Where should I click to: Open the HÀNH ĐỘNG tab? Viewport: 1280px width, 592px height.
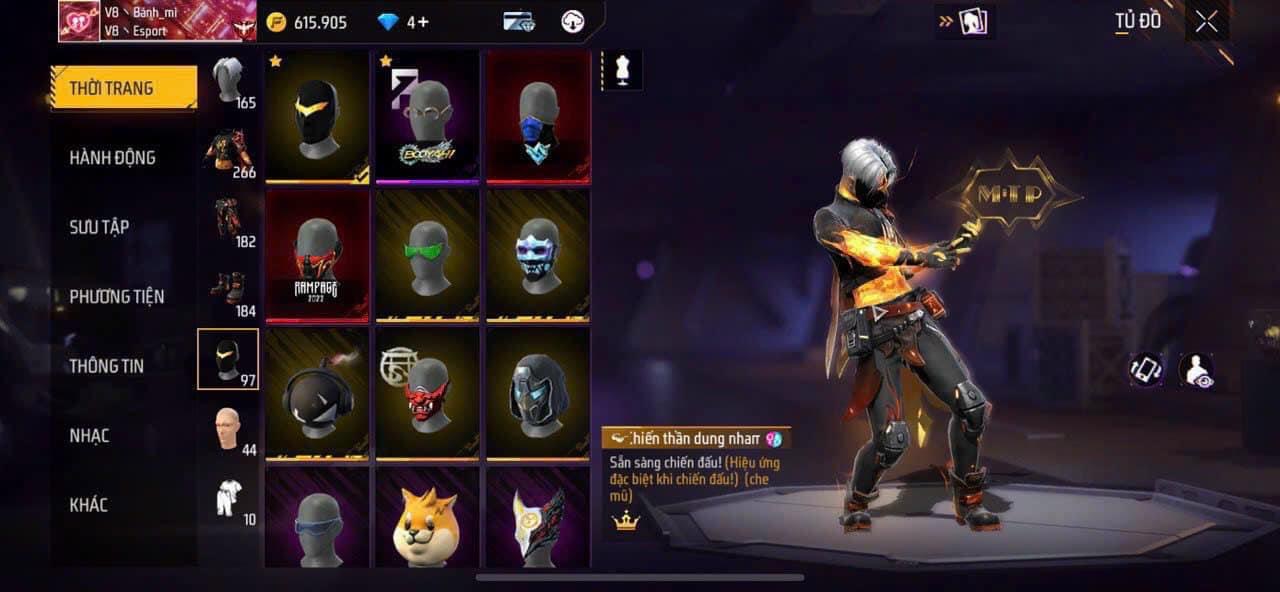(112, 158)
